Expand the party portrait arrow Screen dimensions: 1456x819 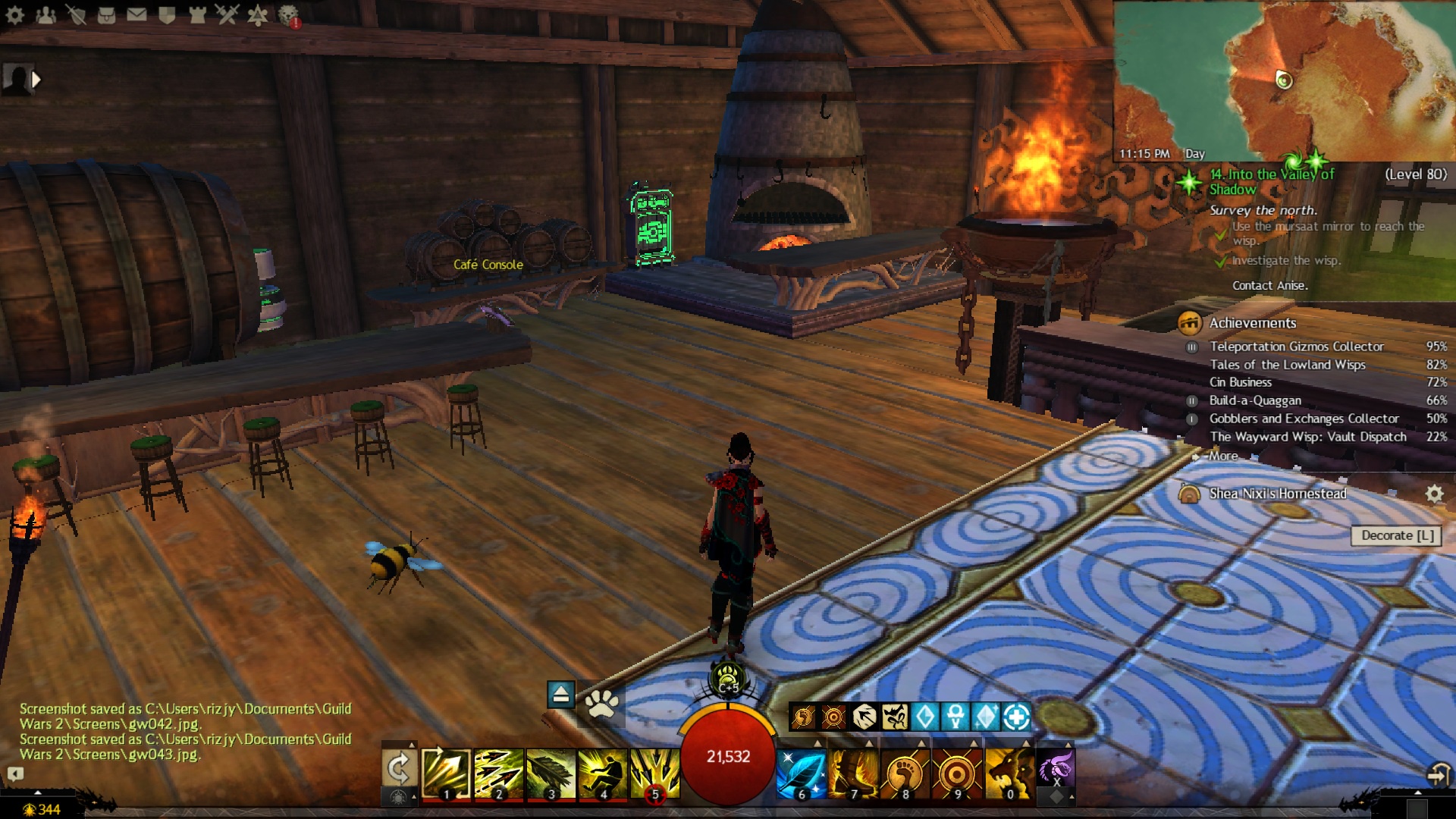(36, 79)
